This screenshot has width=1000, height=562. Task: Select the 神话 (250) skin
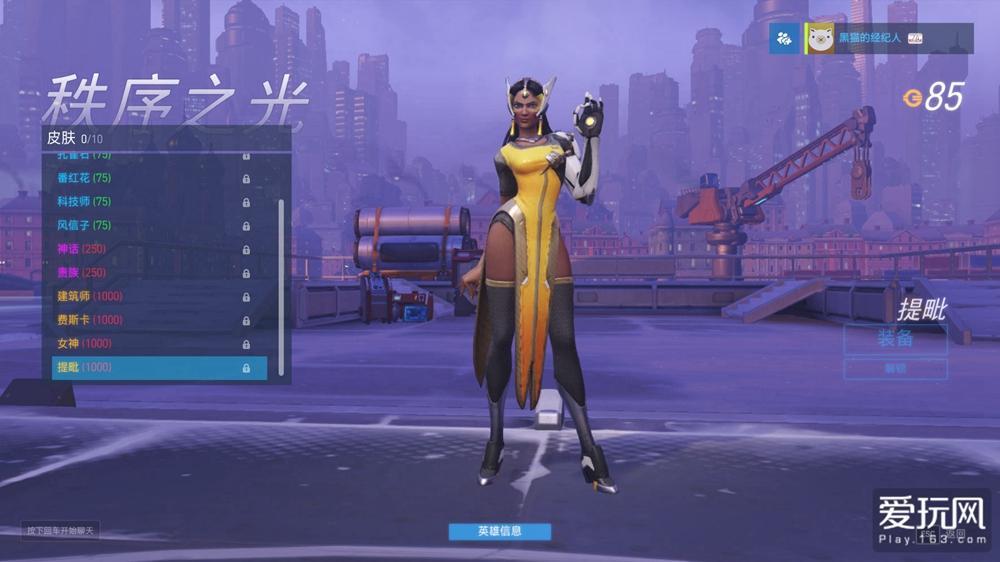pos(150,249)
